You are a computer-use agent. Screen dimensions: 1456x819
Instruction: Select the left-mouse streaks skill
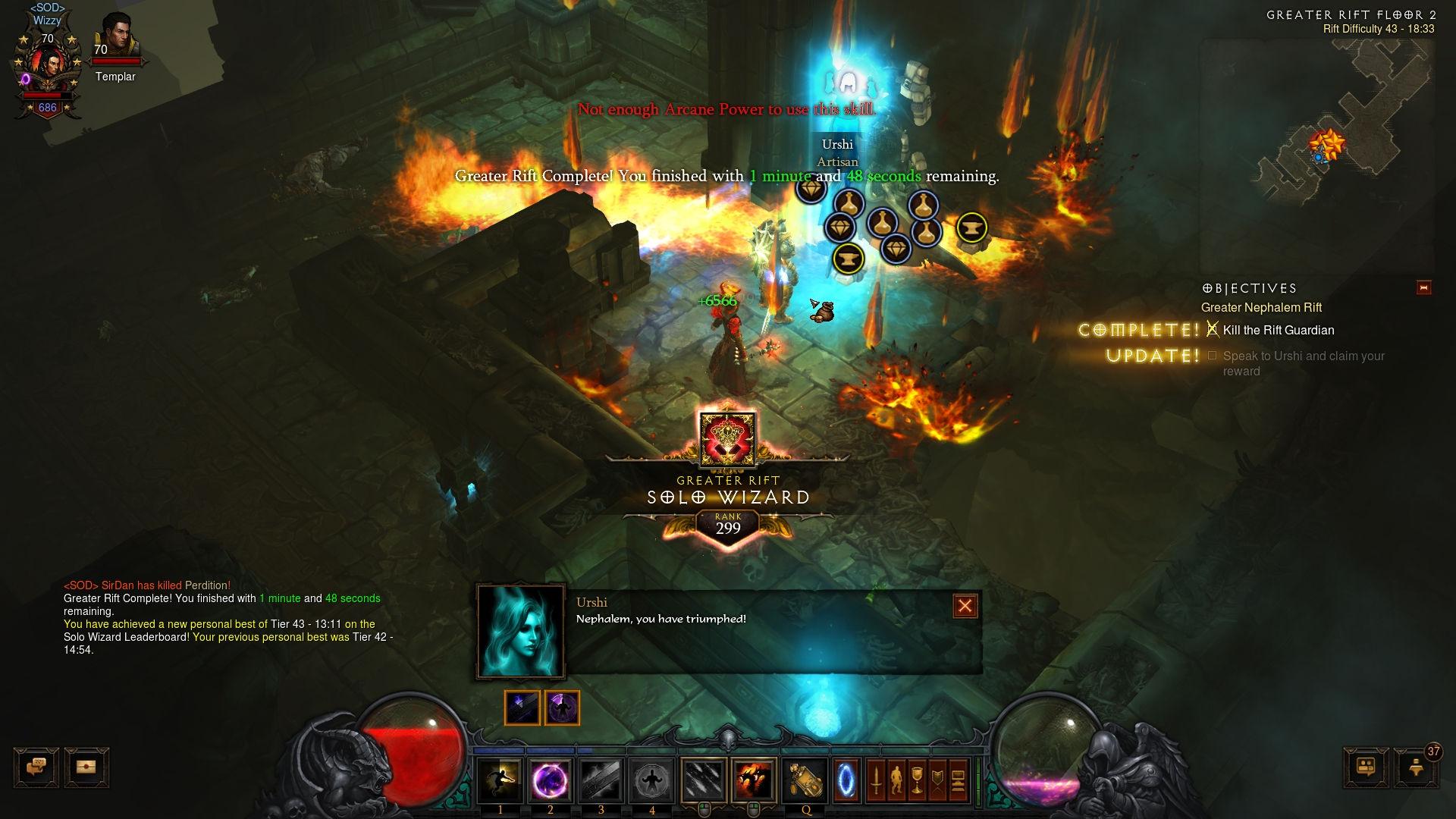704,780
